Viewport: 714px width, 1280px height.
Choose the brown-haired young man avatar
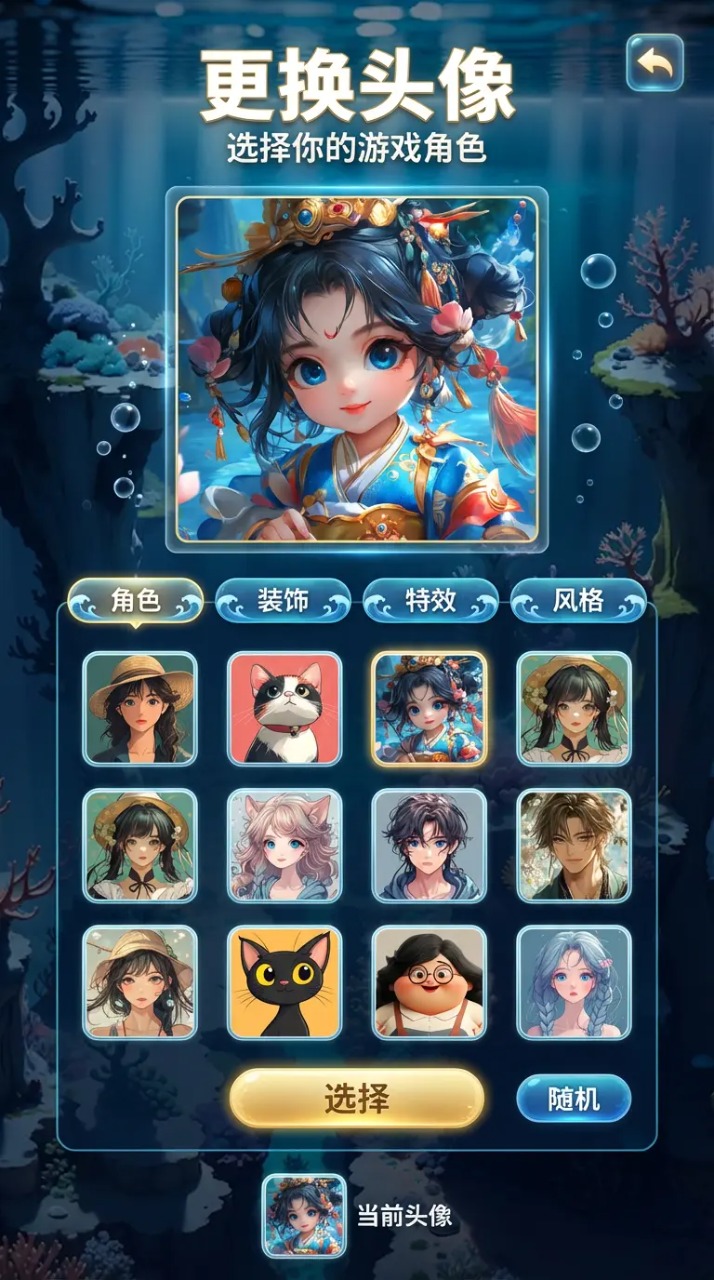pyautogui.click(x=574, y=846)
